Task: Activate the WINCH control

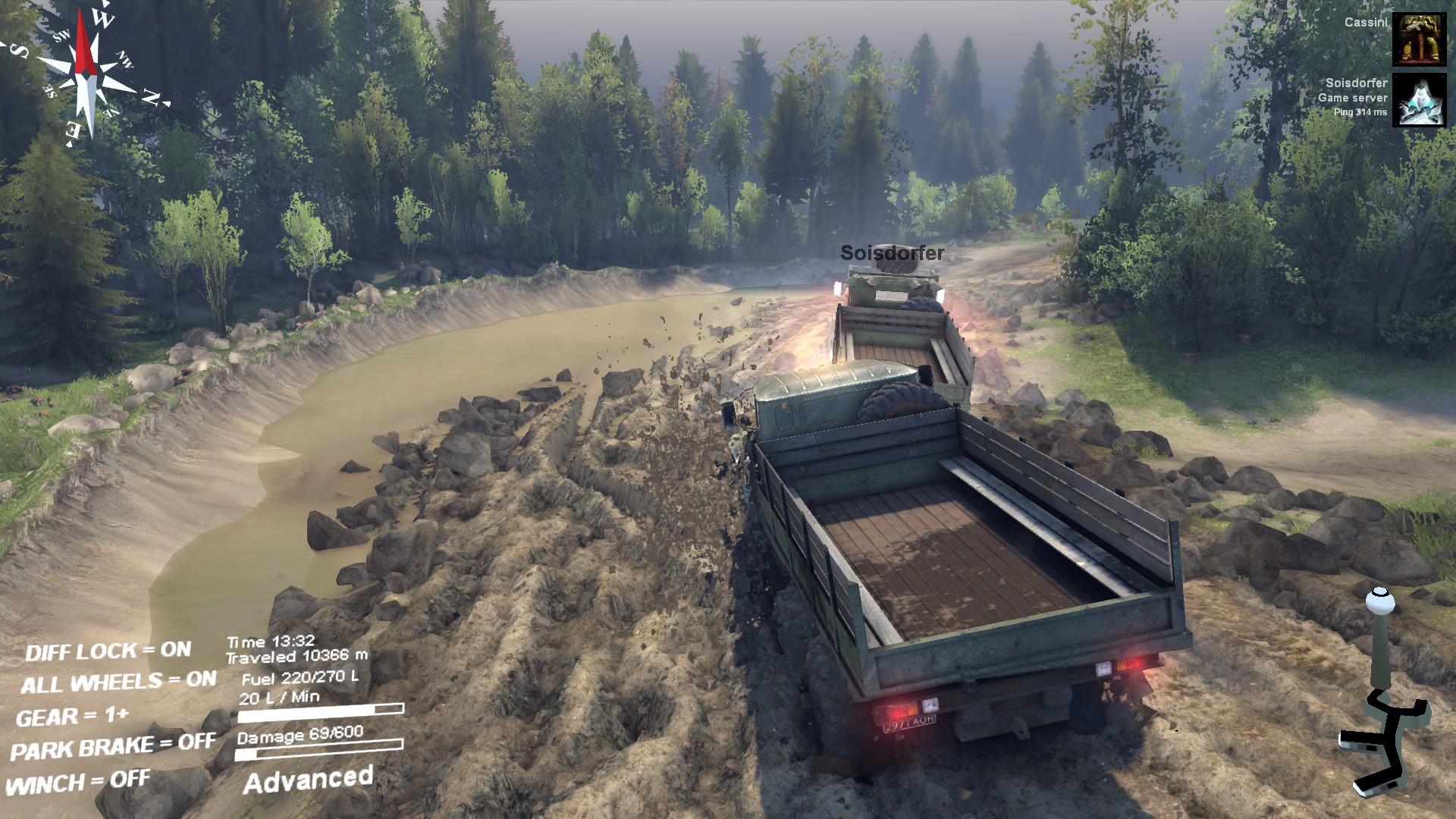Action: coord(77,782)
